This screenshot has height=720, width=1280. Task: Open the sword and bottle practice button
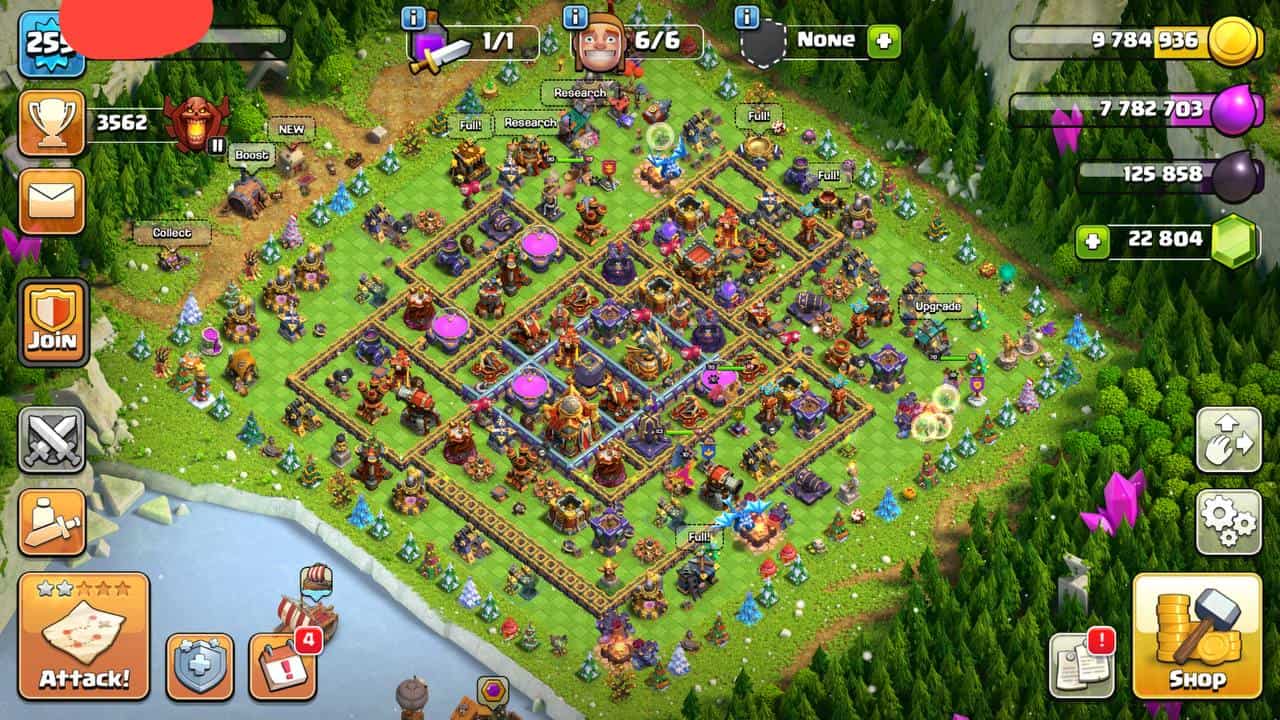click(x=51, y=522)
